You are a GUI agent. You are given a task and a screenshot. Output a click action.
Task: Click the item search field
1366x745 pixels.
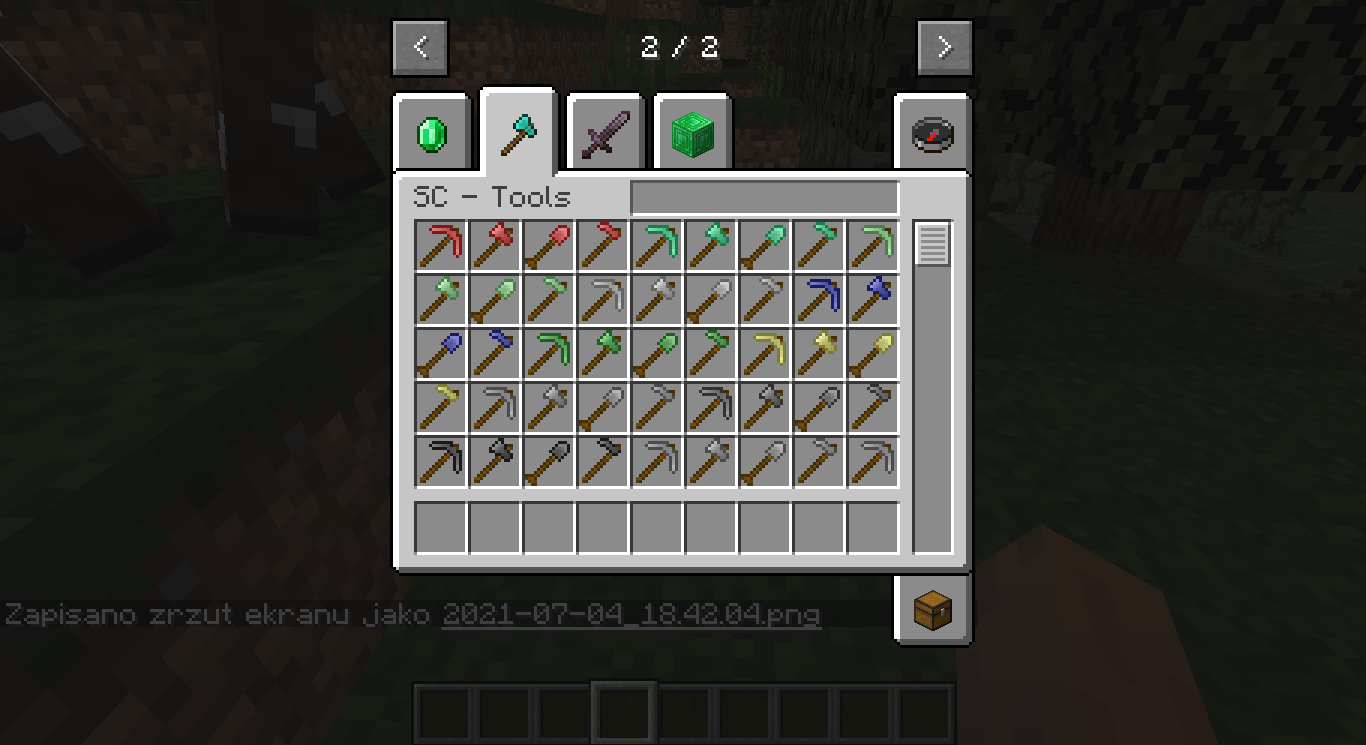[764, 198]
